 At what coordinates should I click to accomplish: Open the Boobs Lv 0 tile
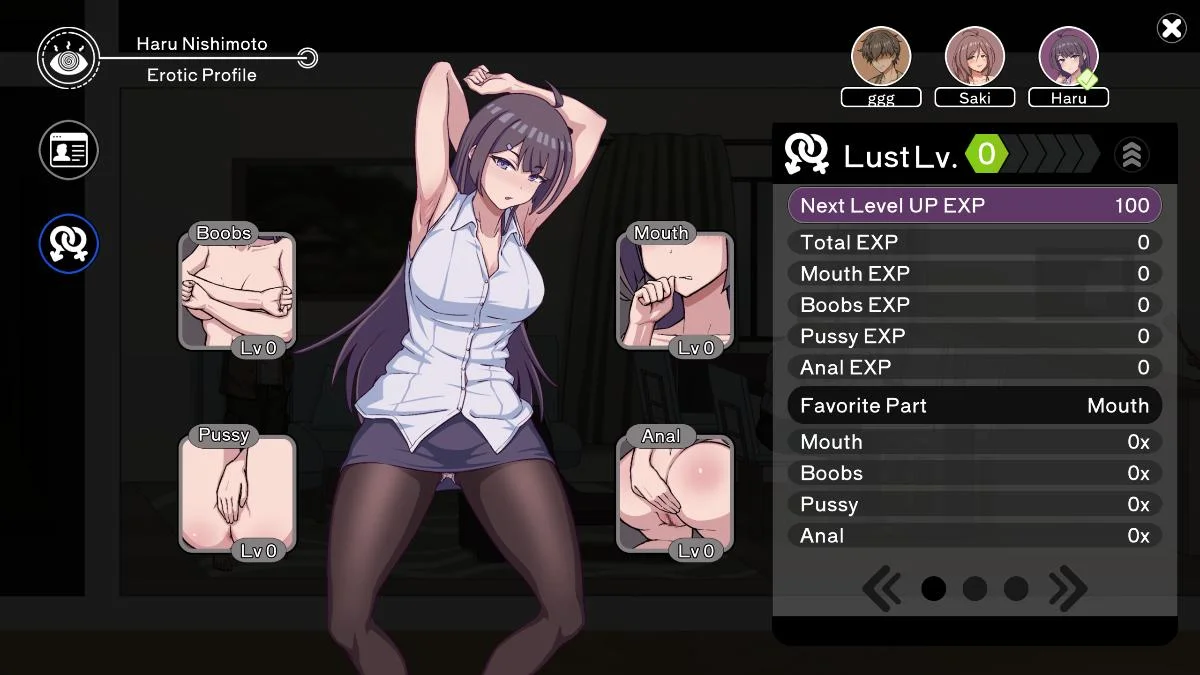point(237,292)
